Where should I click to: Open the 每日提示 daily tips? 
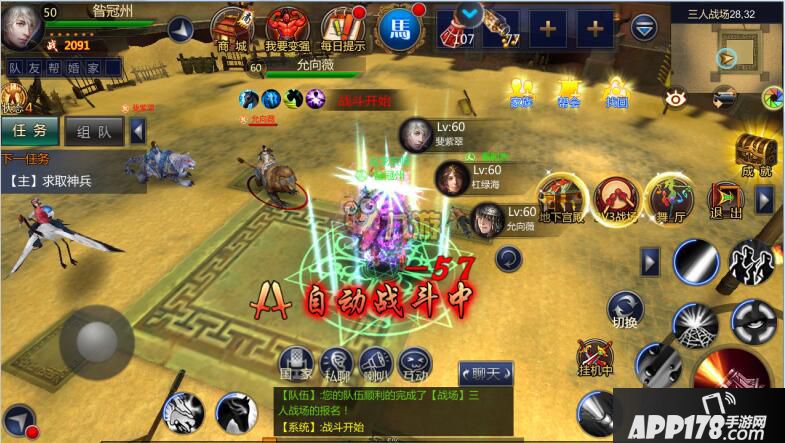(x=342, y=27)
